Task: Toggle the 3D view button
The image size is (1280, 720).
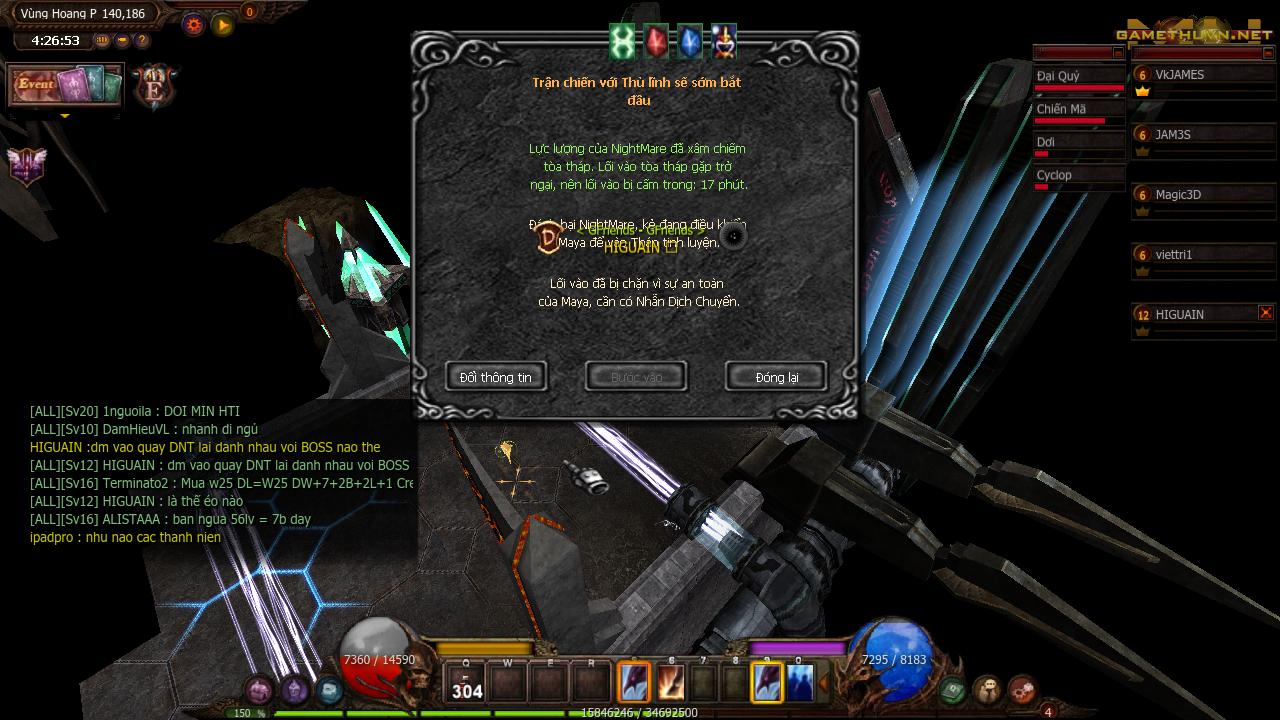Action: click(x=103, y=41)
